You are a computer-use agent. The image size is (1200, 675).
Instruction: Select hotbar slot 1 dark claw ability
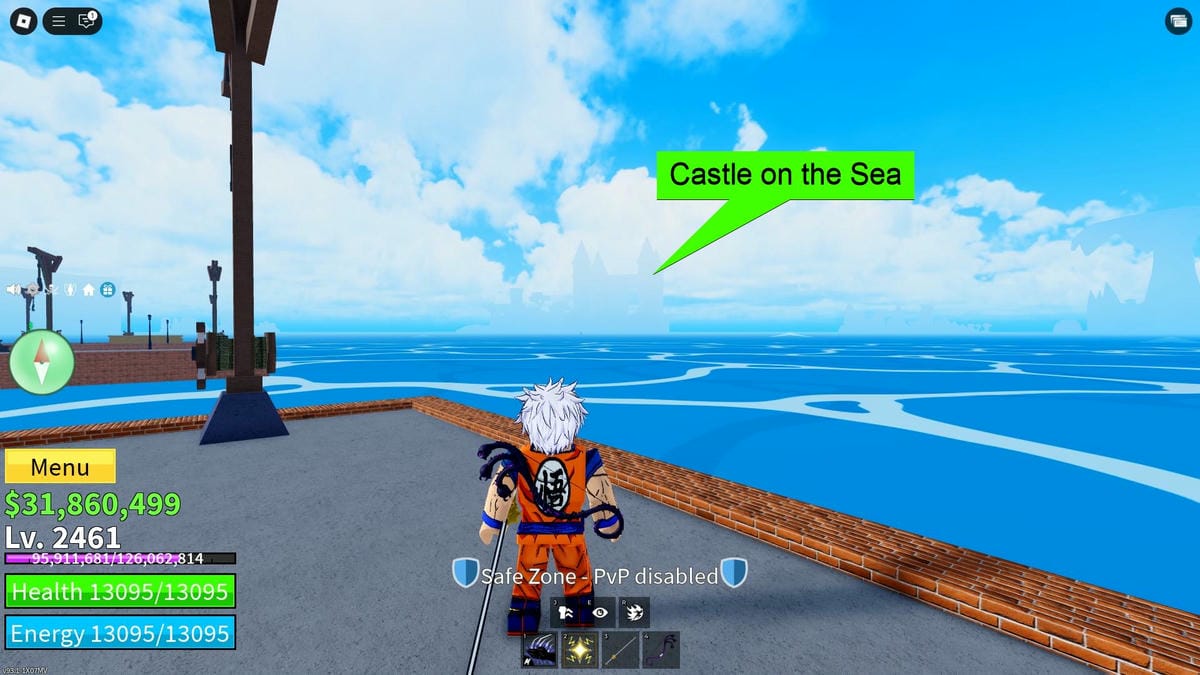[540, 650]
